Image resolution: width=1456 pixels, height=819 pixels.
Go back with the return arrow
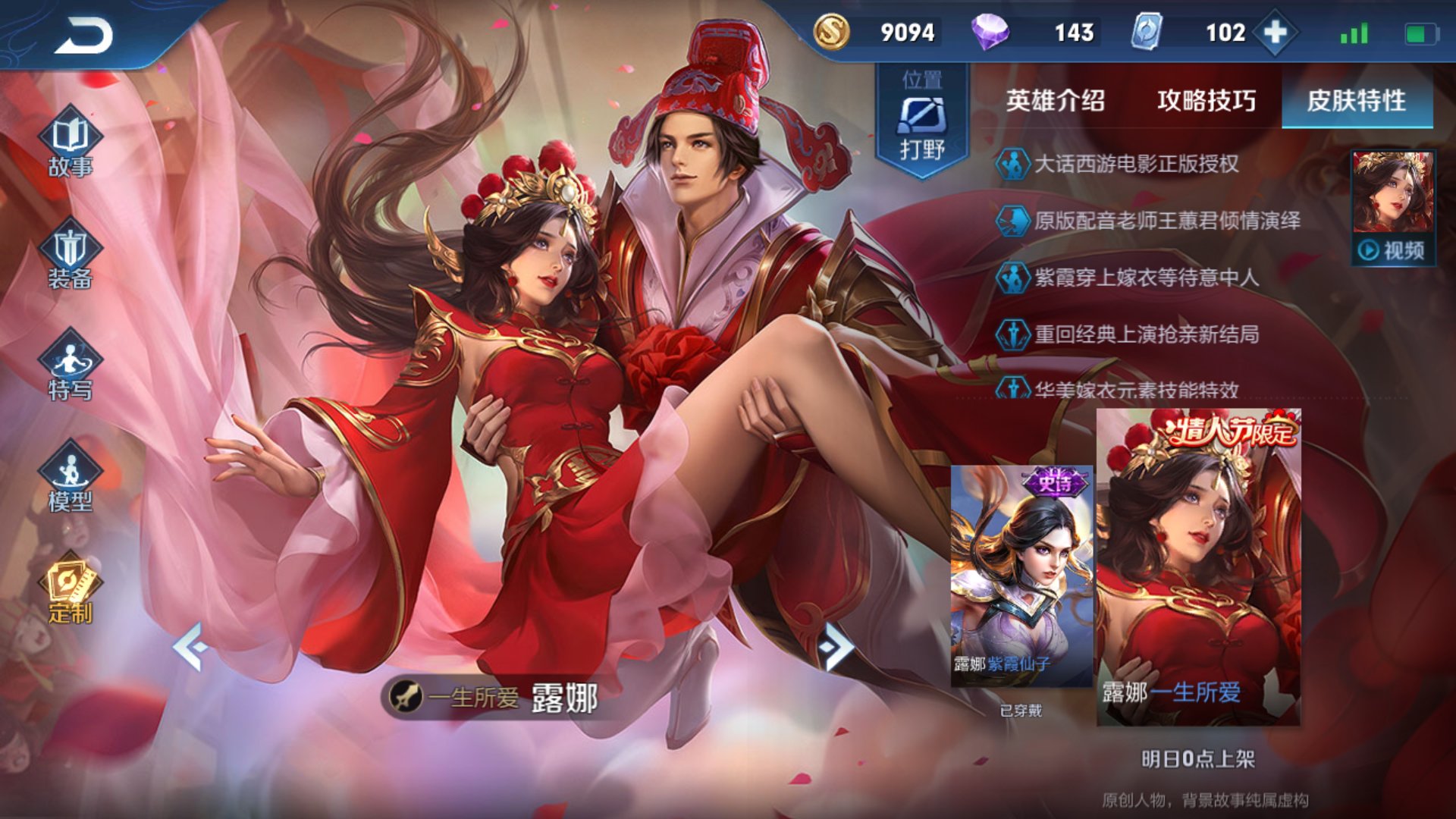point(83,36)
